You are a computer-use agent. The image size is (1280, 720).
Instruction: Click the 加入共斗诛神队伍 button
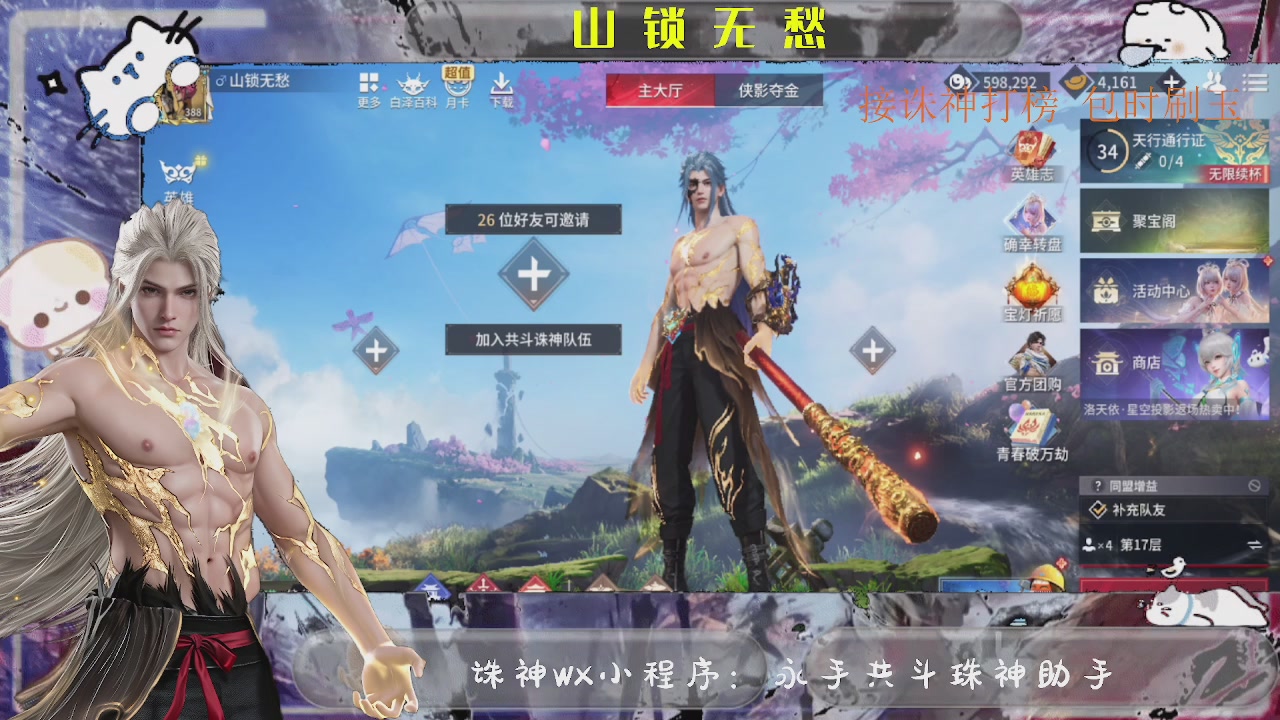coord(533,340)
